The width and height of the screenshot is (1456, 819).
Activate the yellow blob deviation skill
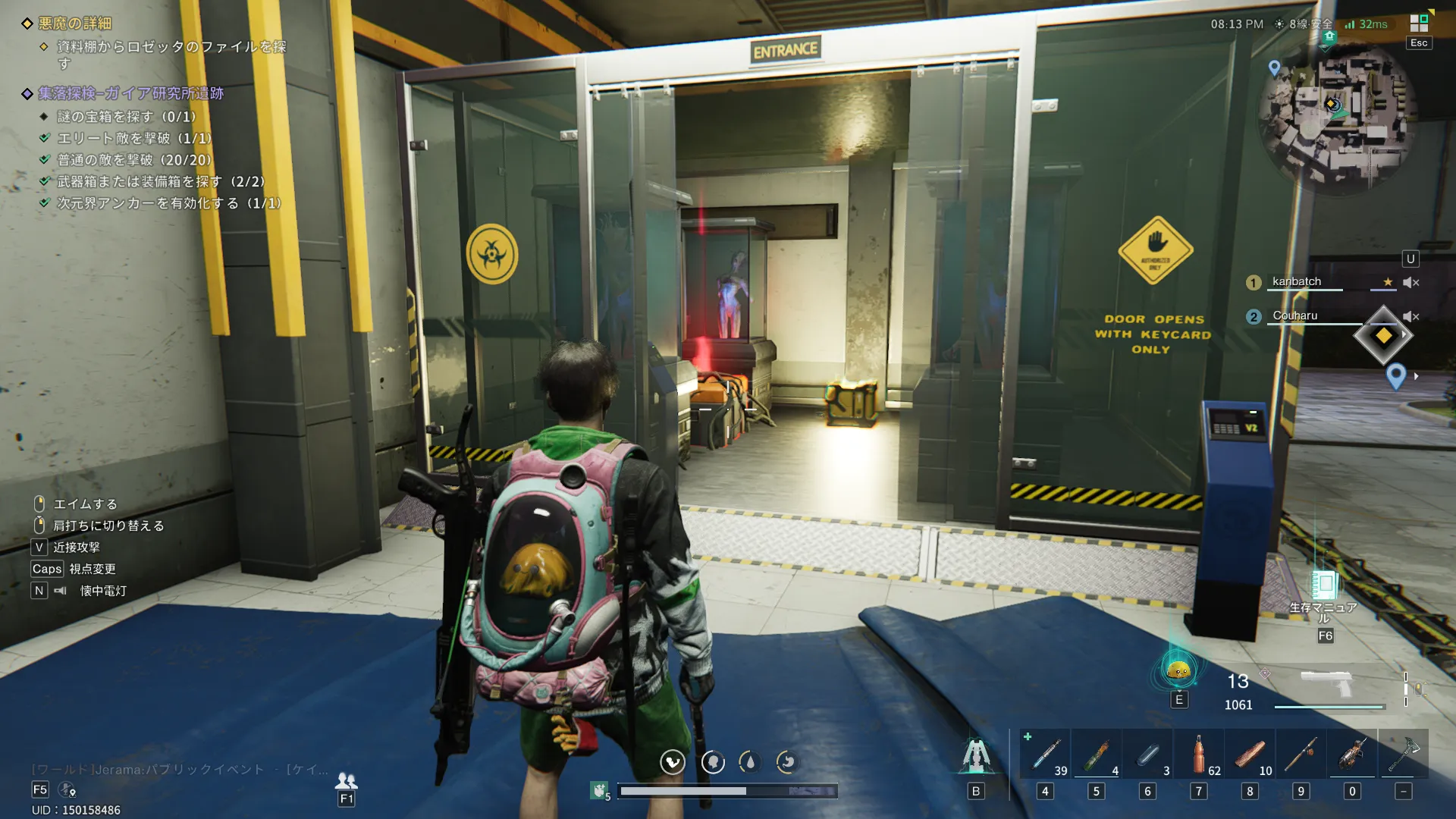coord(1178,670)
